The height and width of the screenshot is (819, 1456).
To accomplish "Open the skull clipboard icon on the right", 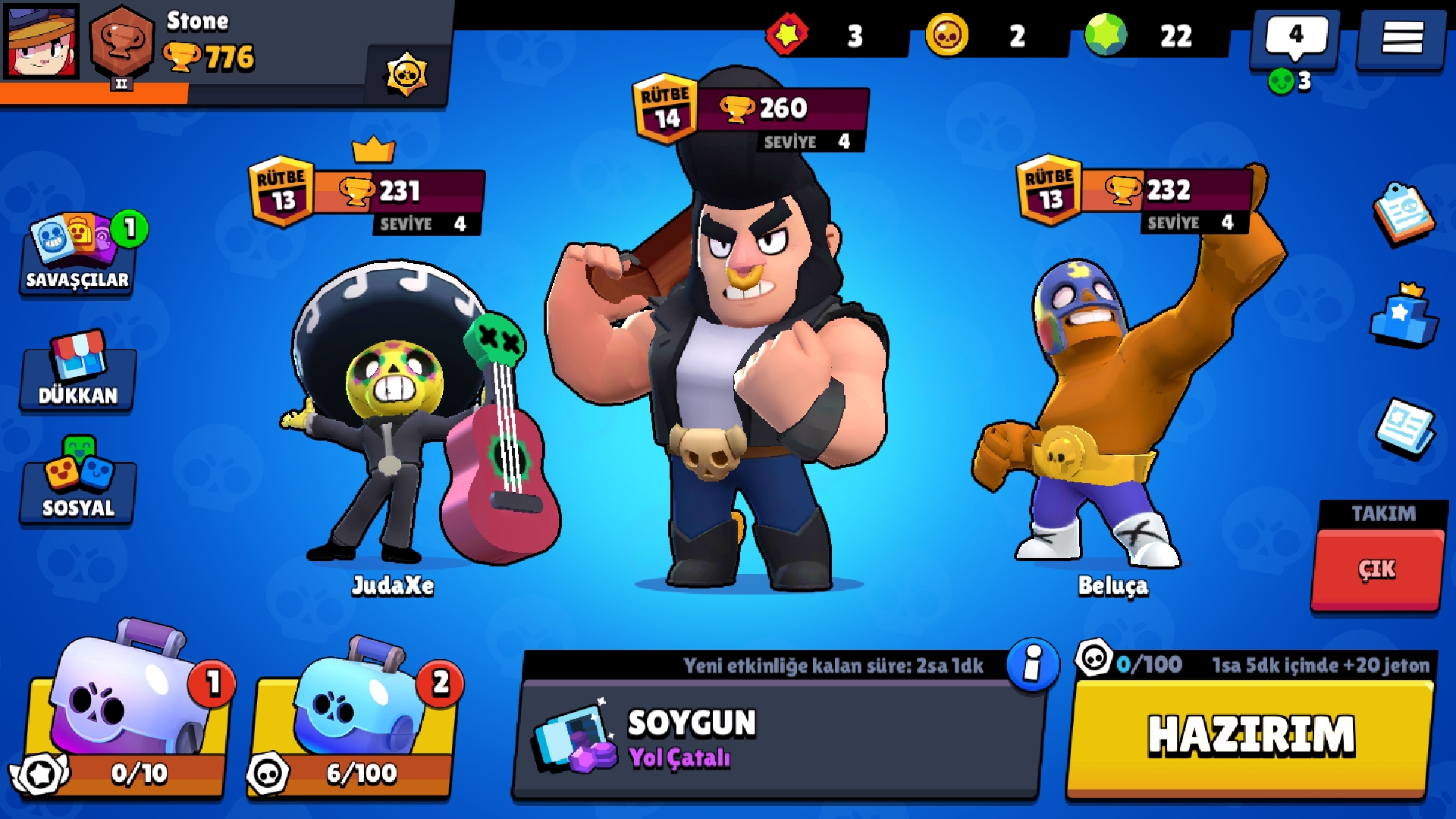I will tap(1403, 214).
